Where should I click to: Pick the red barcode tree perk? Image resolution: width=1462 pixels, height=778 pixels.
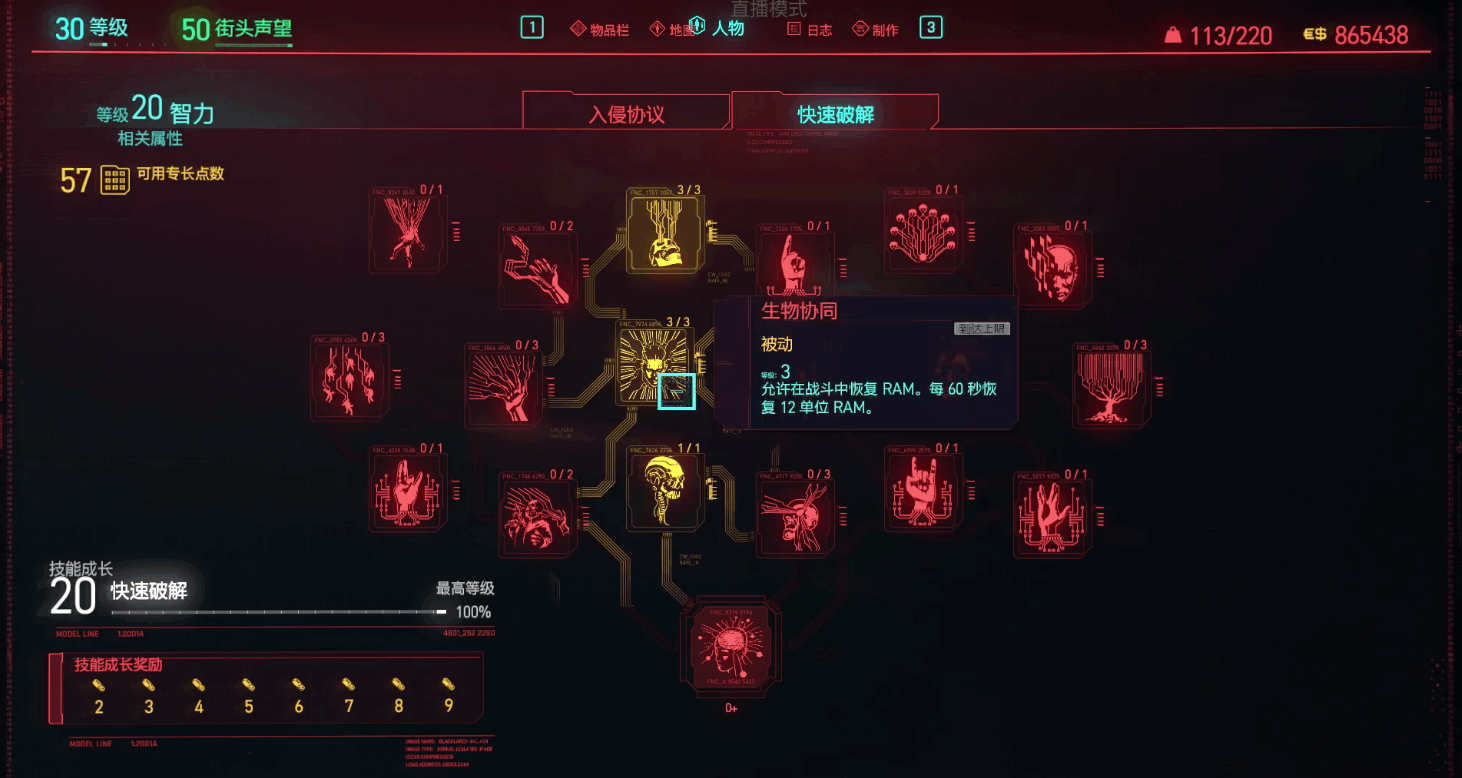click(1110, 385)
